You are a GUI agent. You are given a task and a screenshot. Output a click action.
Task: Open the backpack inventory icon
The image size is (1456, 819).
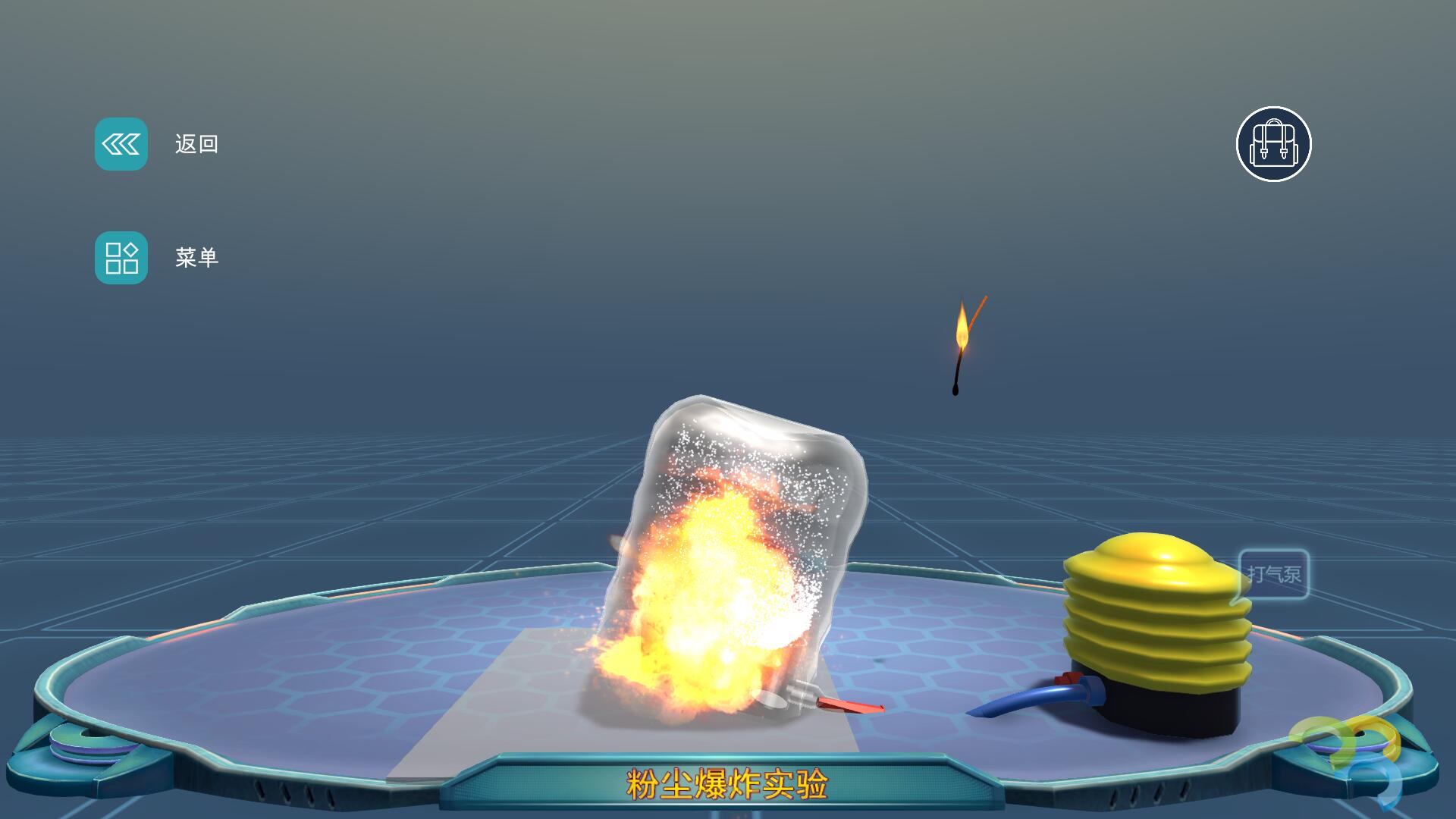(1273, 144)
